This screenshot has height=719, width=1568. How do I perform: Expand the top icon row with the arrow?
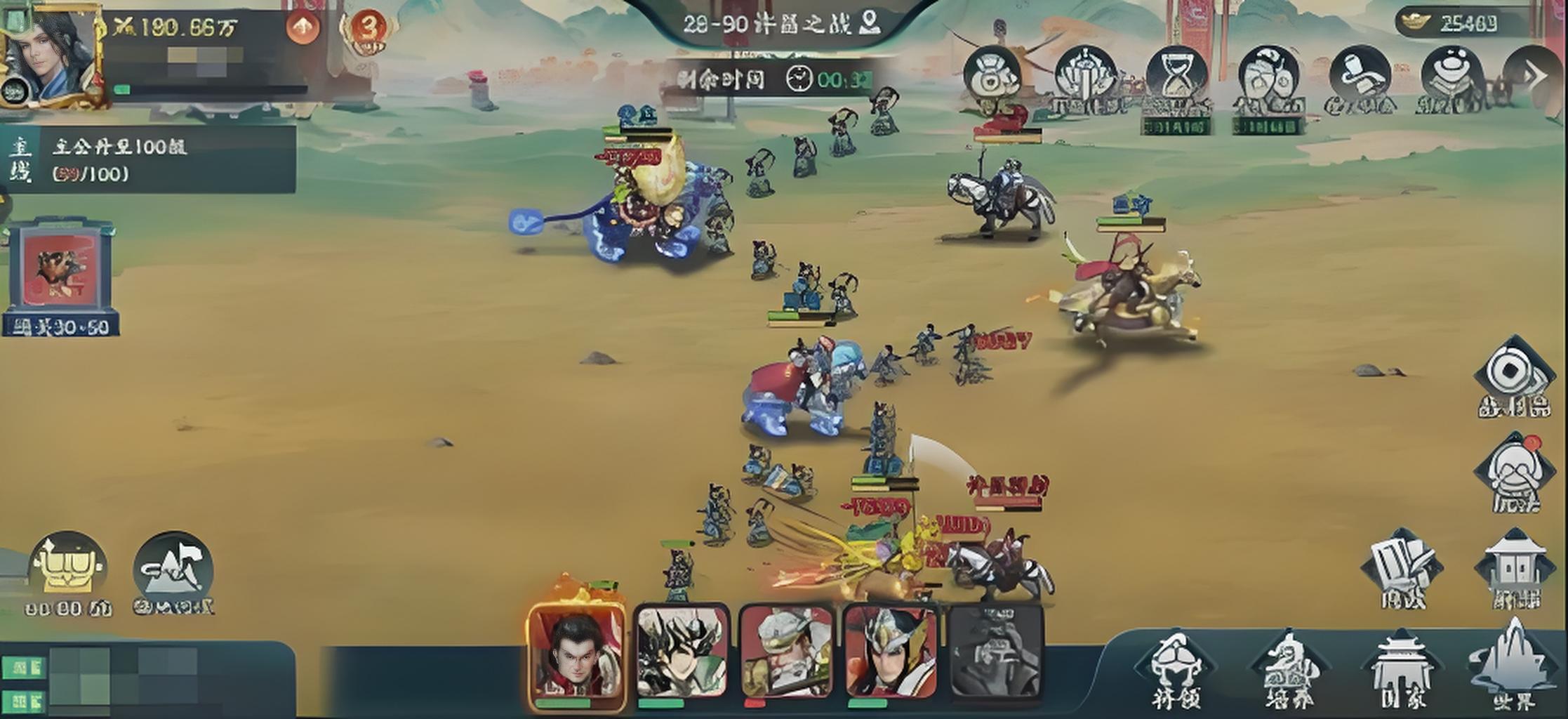click(x=1534, y=76)
